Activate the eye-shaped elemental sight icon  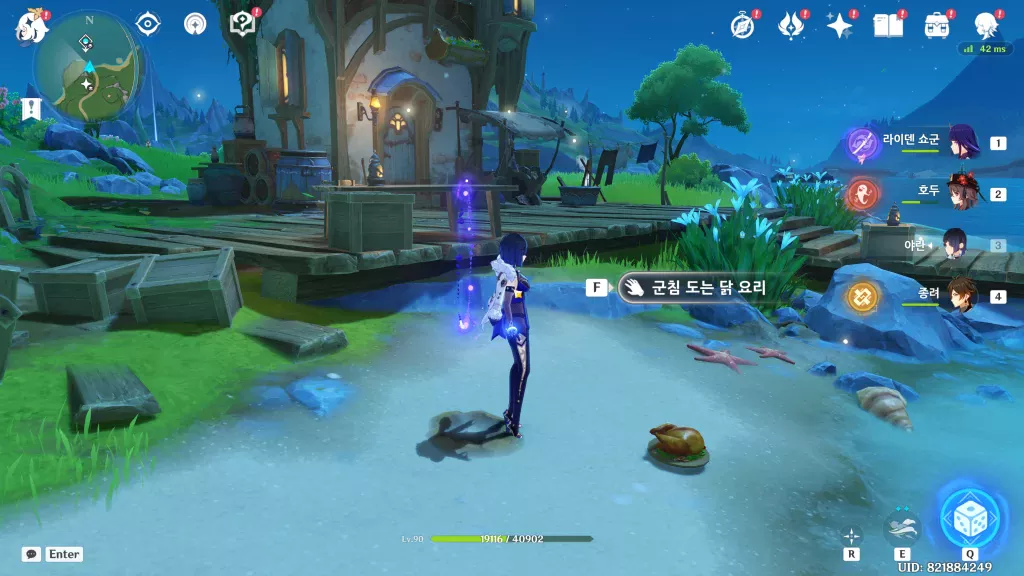[148, 23]
